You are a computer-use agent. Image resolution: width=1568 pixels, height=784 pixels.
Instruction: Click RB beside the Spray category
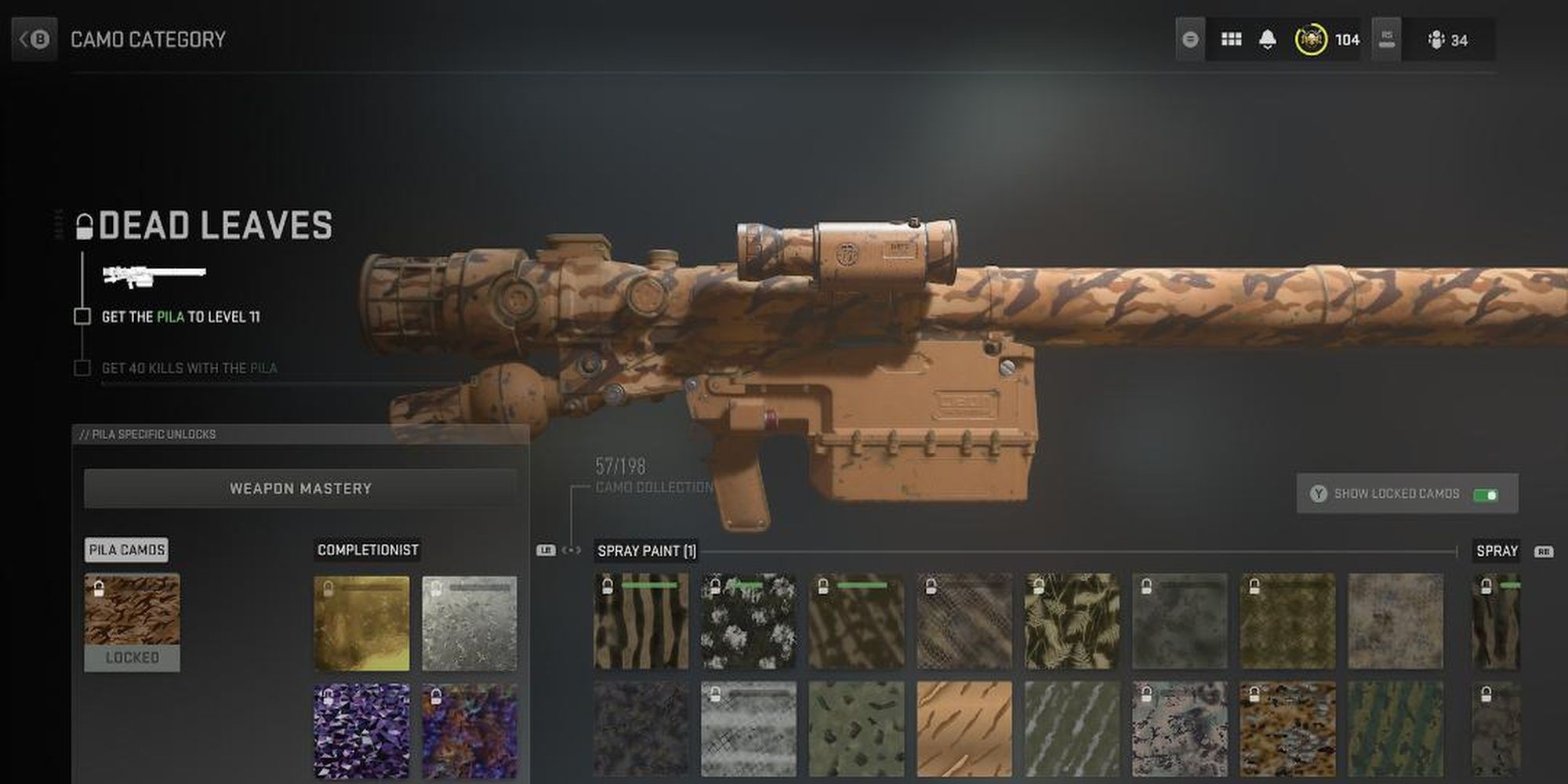(1543, 552)
